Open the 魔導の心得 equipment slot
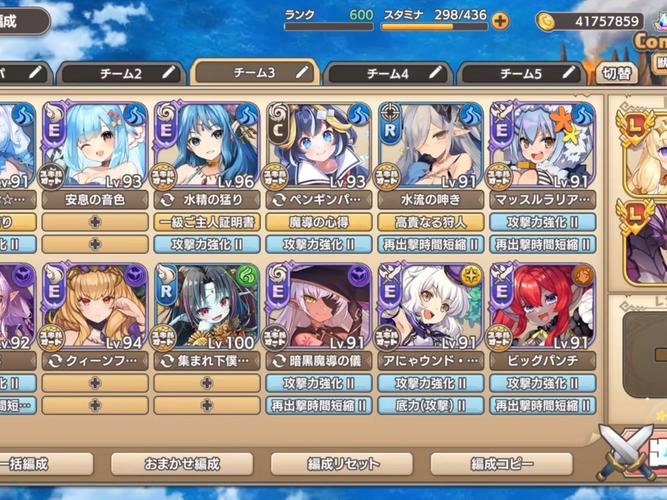The height and width of the screenshot is (500, 667). 320,221
